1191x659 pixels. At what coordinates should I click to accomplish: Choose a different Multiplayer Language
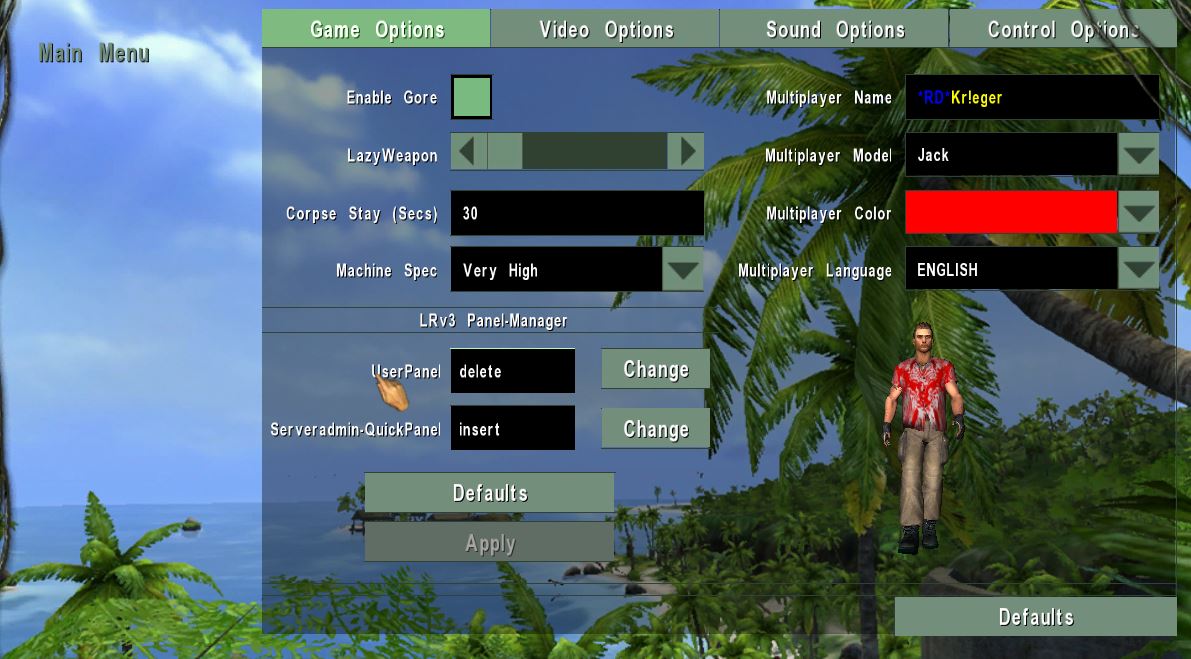click(1138, 269)
